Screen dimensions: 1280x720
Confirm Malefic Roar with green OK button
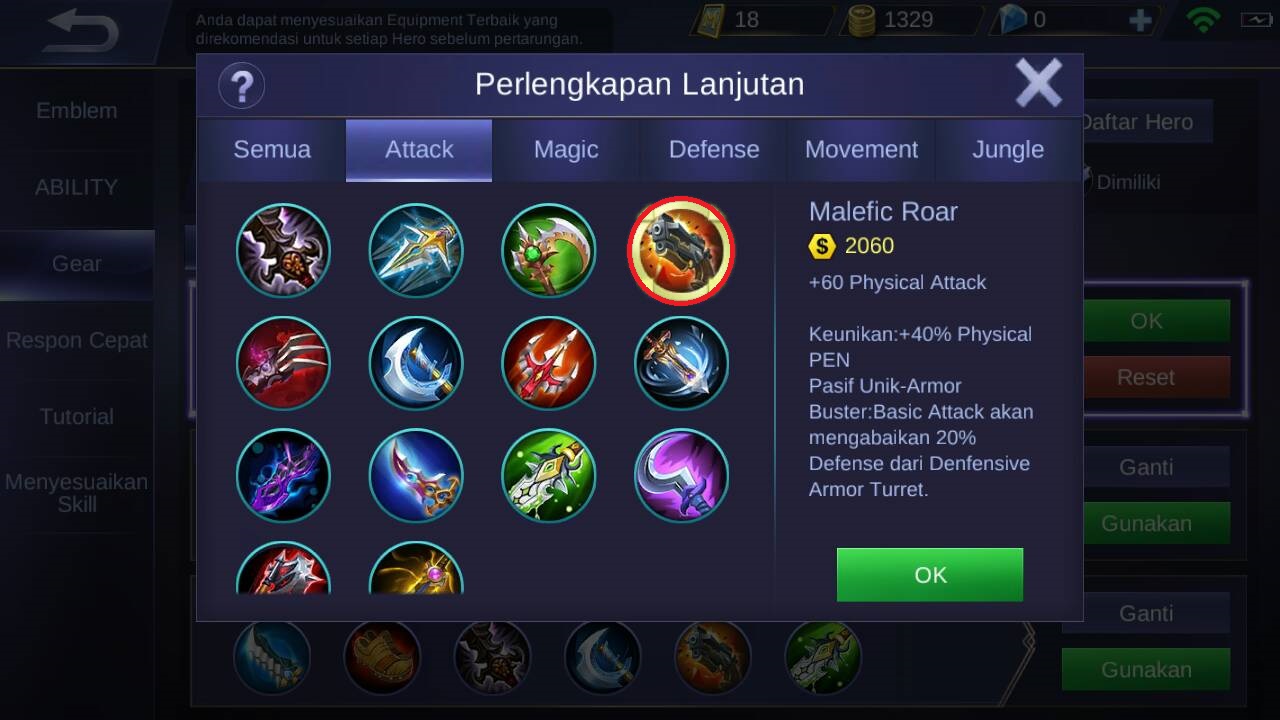[929, 575]
